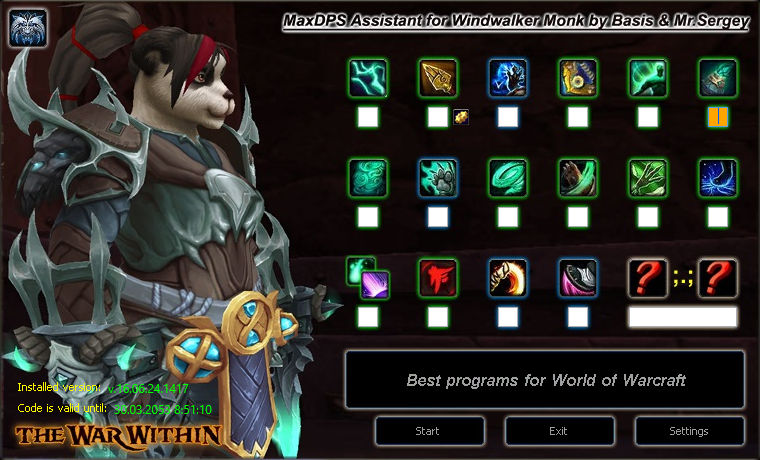Choose the green bamboo leaves ability icon
This screenshot has height=460, width=760.
pos(647,178)
